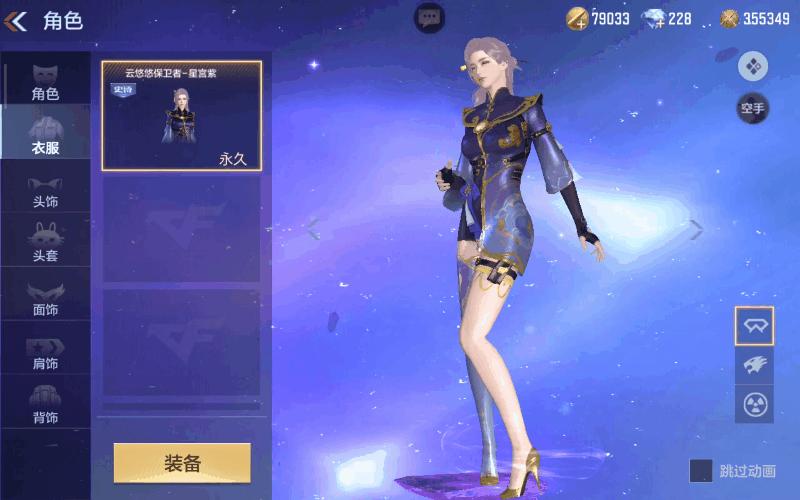Screen dimensions: 800x500
Task: Click the 空手 empty-hand button
Action: pos(752,108)
